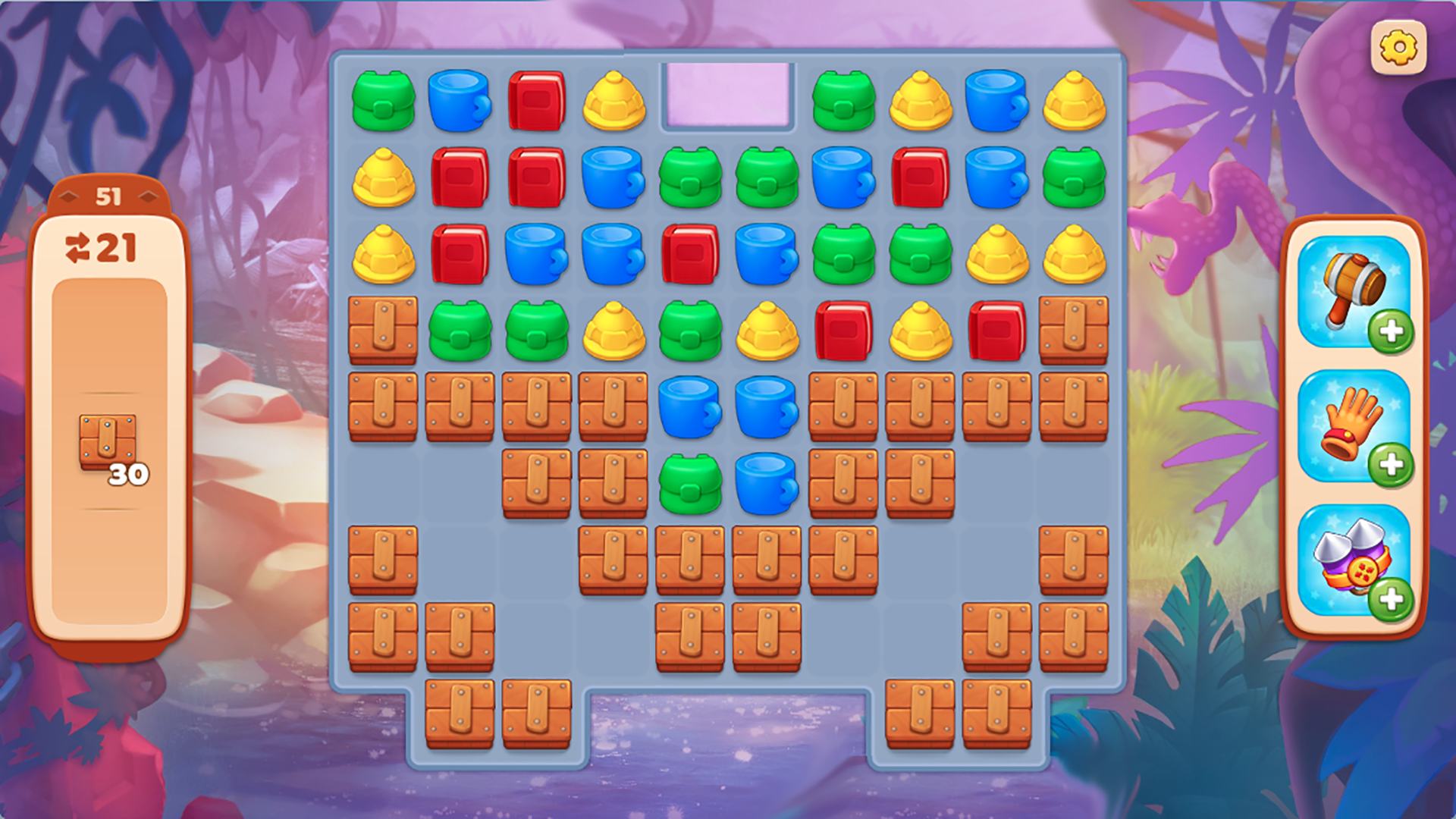Tap the empty pink spawn tile at top

pyautogui.click(x=728, y=95)
